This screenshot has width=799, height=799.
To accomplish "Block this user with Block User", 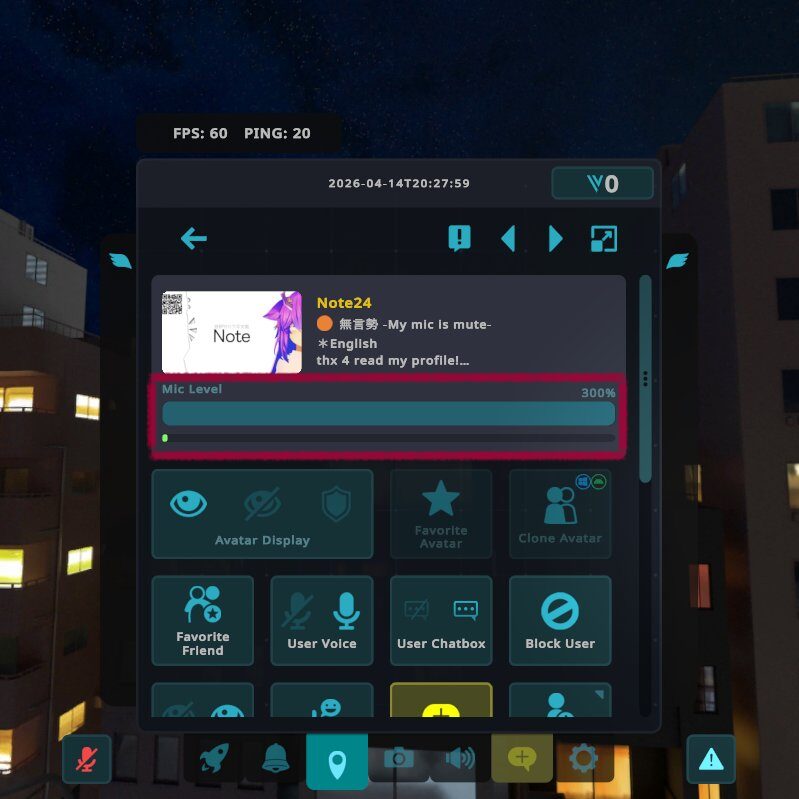I will [560, 620].
